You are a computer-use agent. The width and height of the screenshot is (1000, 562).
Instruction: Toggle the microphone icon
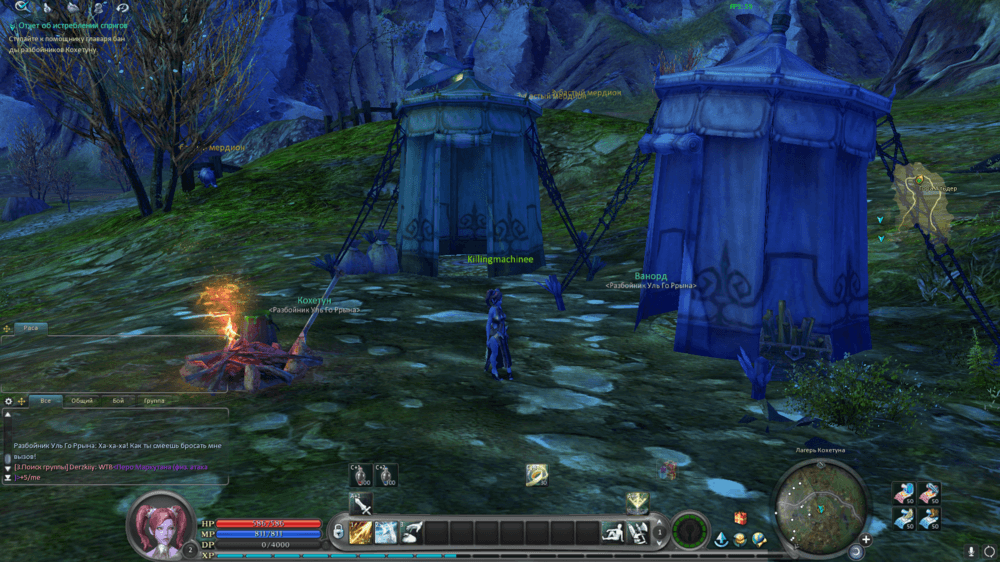tap(970, 551)
